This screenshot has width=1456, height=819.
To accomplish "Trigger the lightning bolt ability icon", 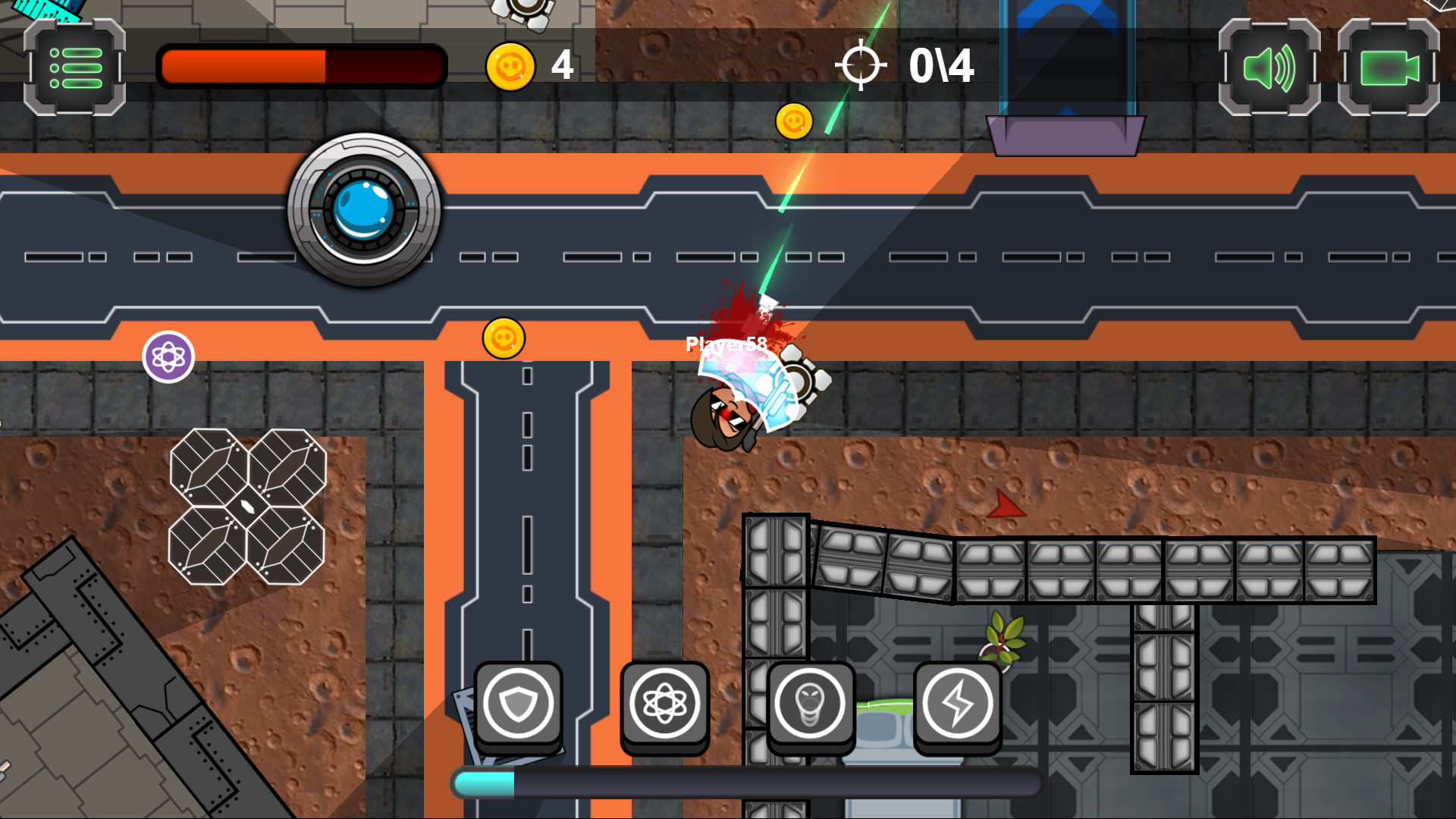I will [956, 704].
